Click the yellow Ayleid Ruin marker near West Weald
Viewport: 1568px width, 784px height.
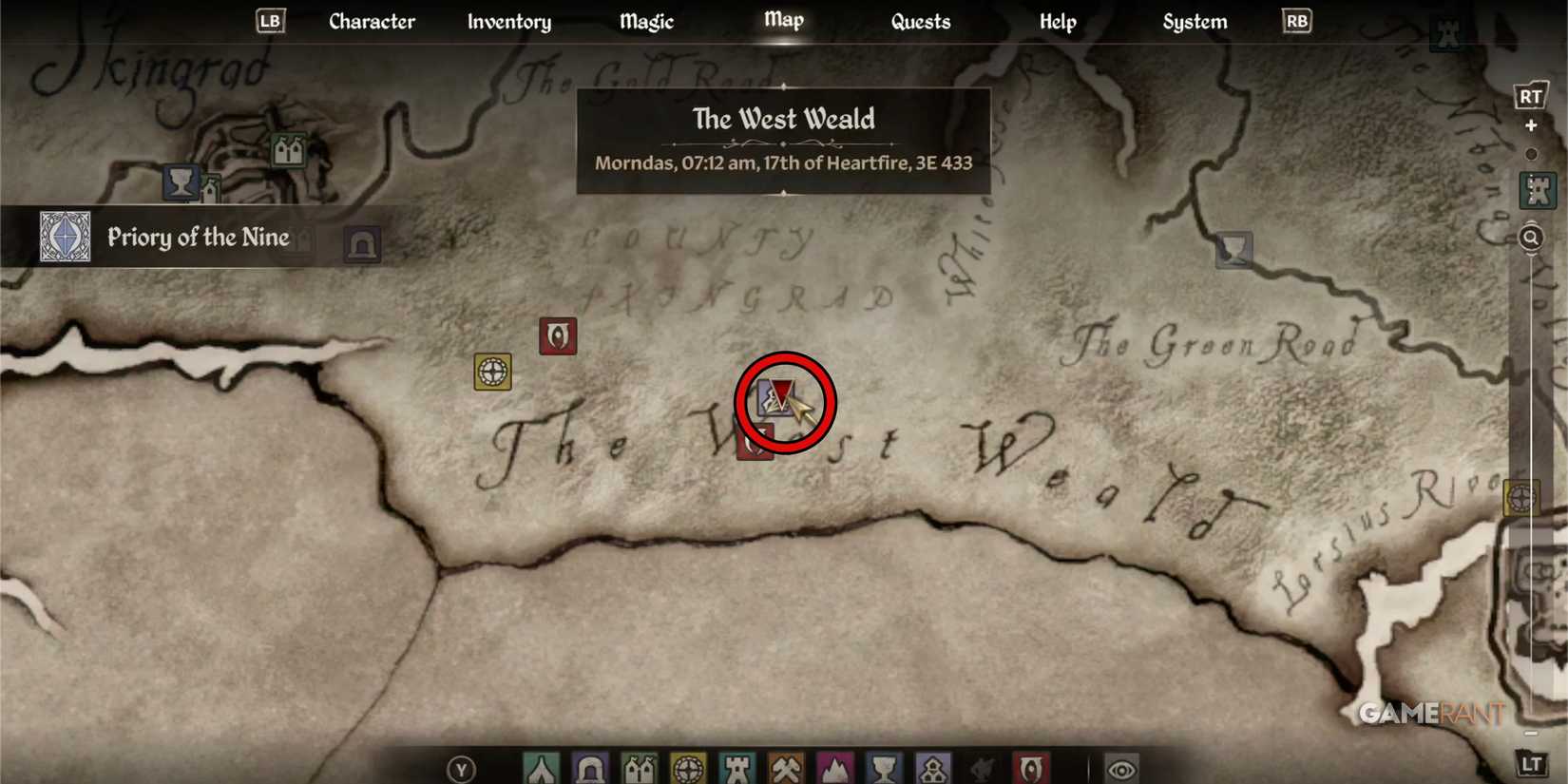coord(492,372)
